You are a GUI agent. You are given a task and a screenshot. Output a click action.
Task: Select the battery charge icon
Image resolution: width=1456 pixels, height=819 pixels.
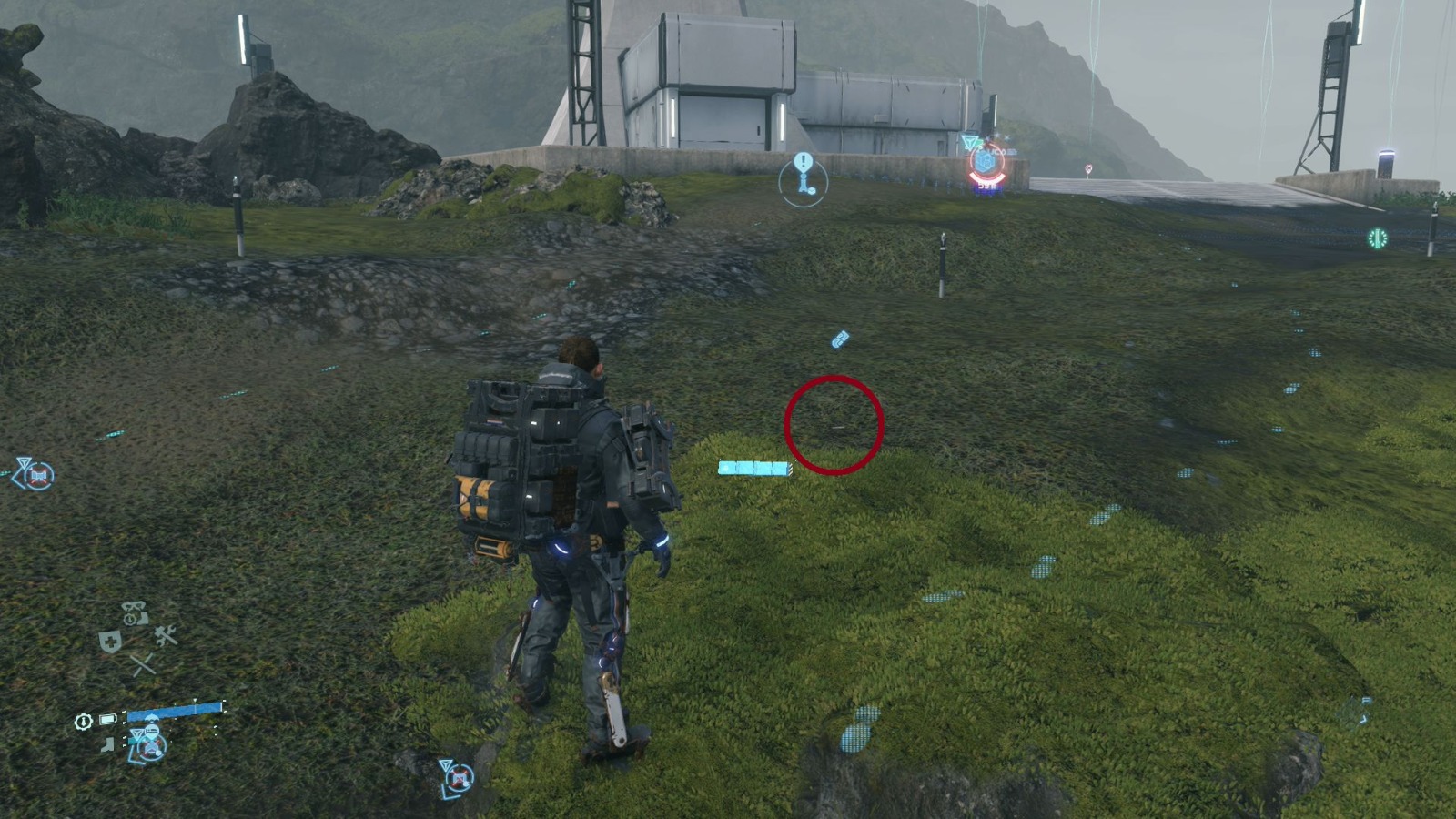tap(106, 718)
